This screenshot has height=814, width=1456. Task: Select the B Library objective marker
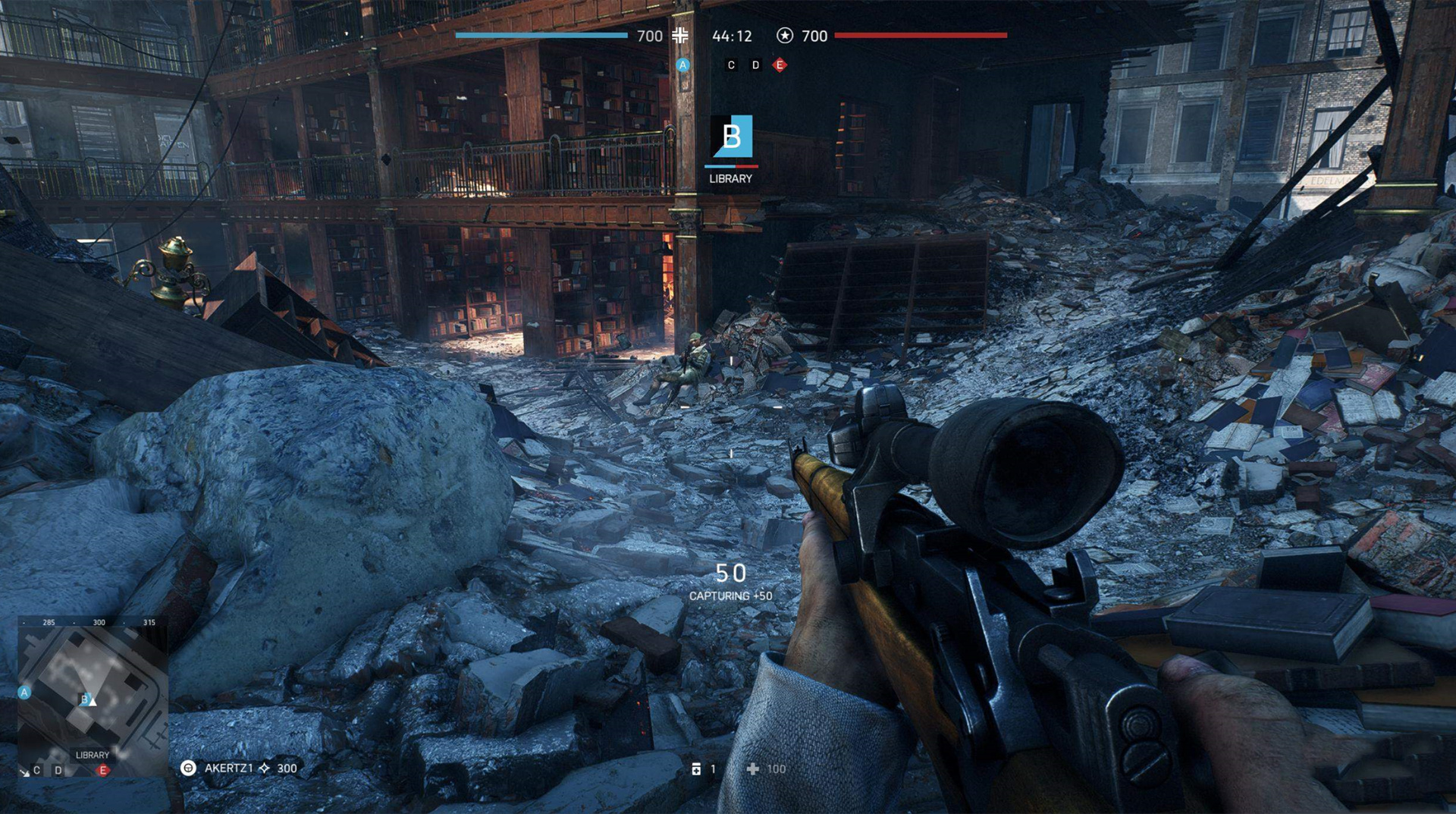tap(731, 137)
